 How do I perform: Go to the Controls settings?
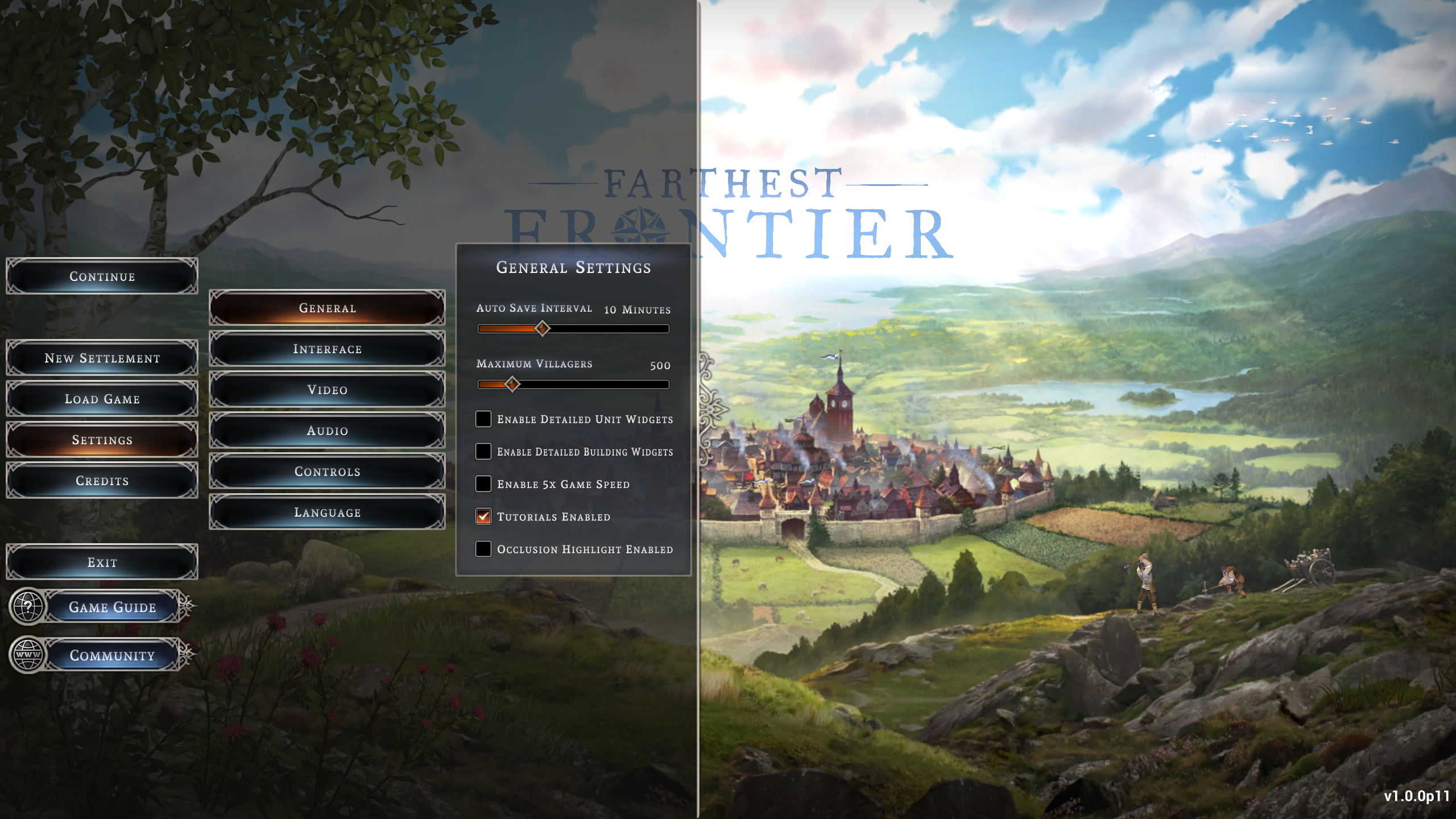coord(327,472)
